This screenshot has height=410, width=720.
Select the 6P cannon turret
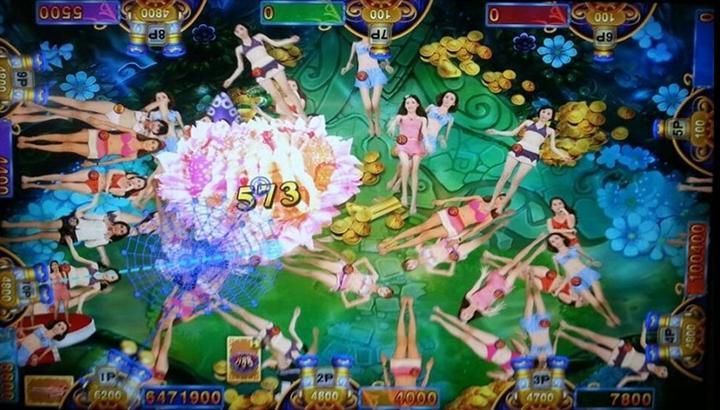[x=603, y=28]
